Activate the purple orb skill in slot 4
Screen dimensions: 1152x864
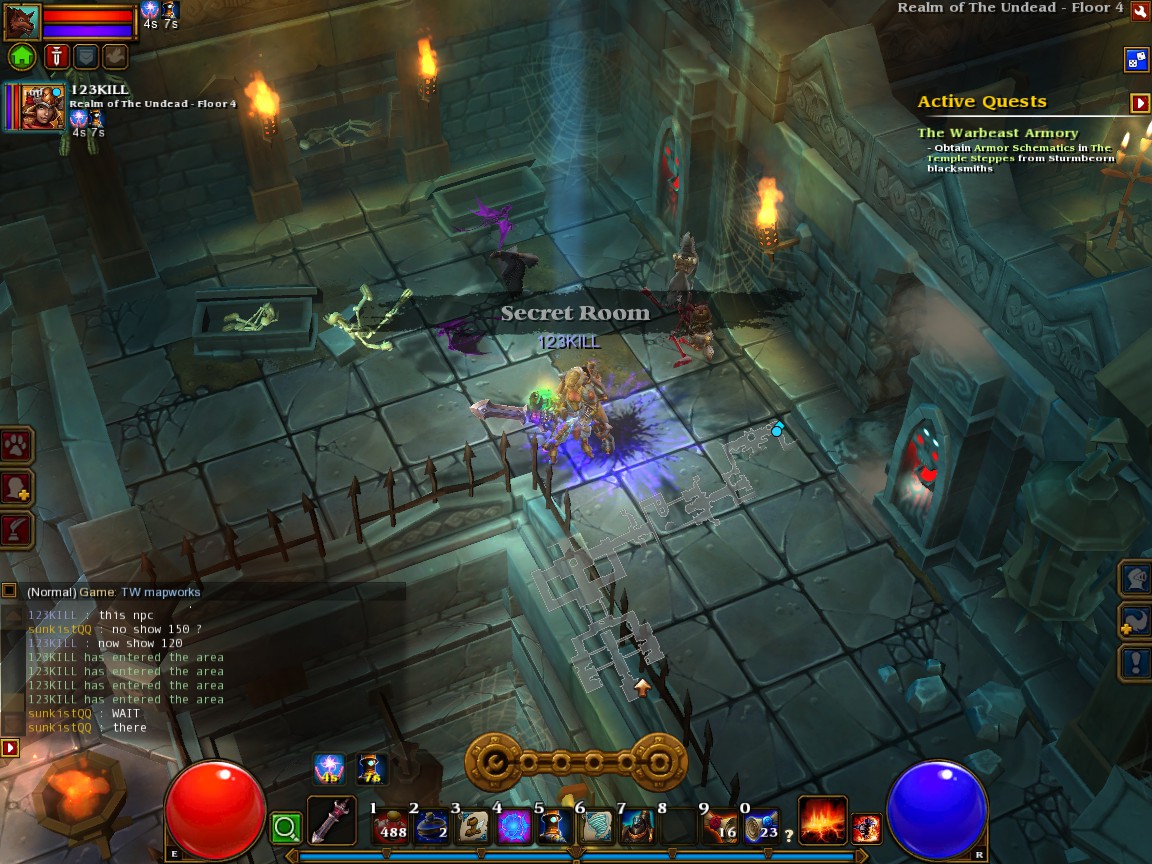pos(514,824)
